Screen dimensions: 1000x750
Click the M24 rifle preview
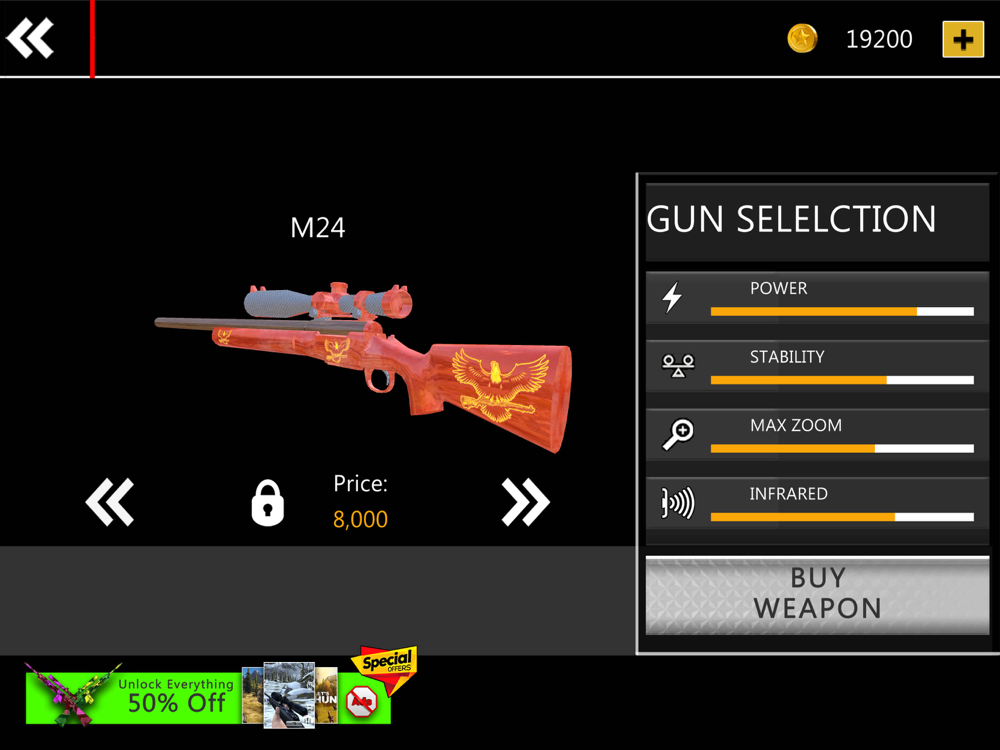(365, 360)
